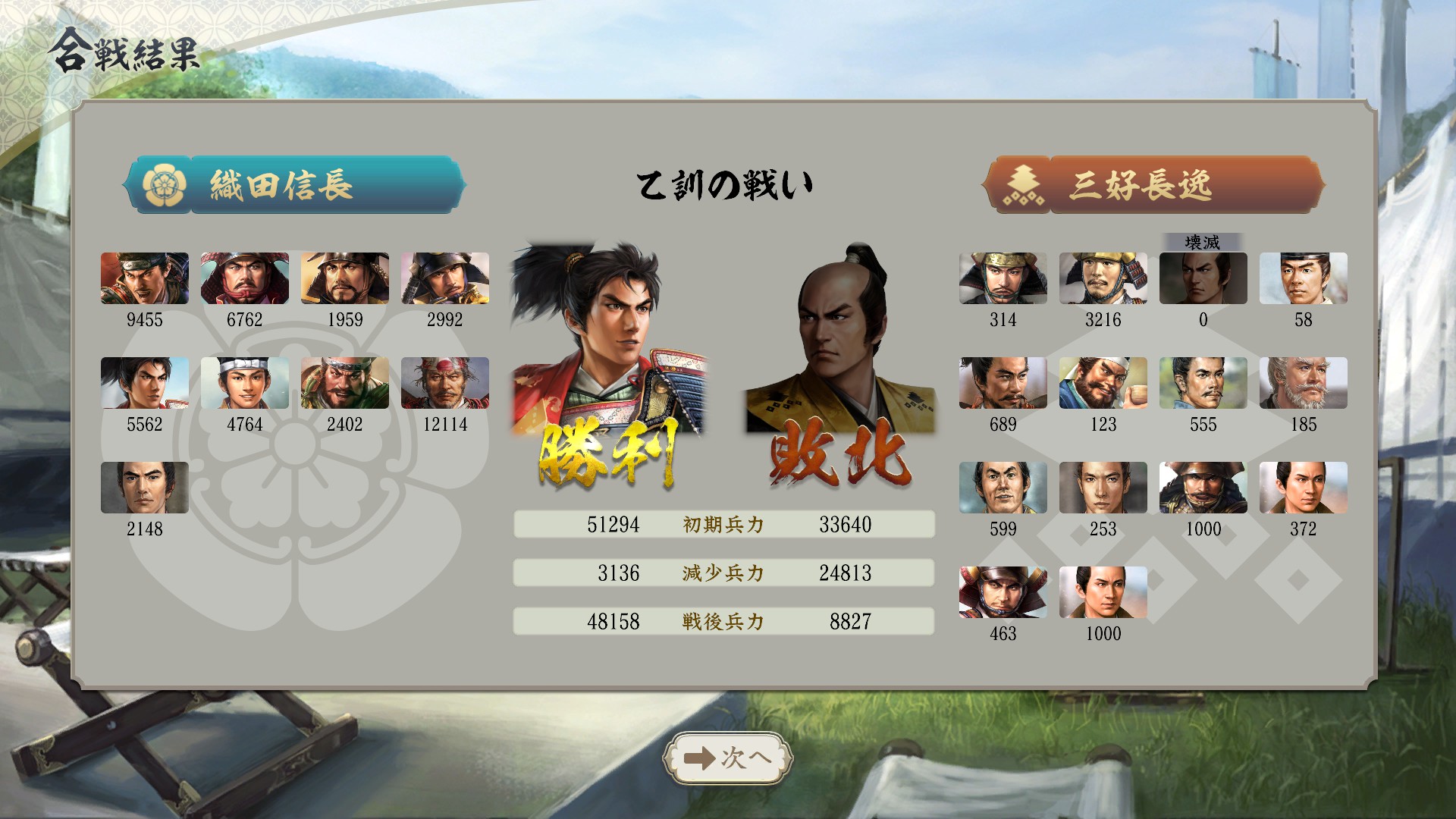Select the Oda officer portrait with 12114 troops
1456x819 pixels.
coord(444,383)
